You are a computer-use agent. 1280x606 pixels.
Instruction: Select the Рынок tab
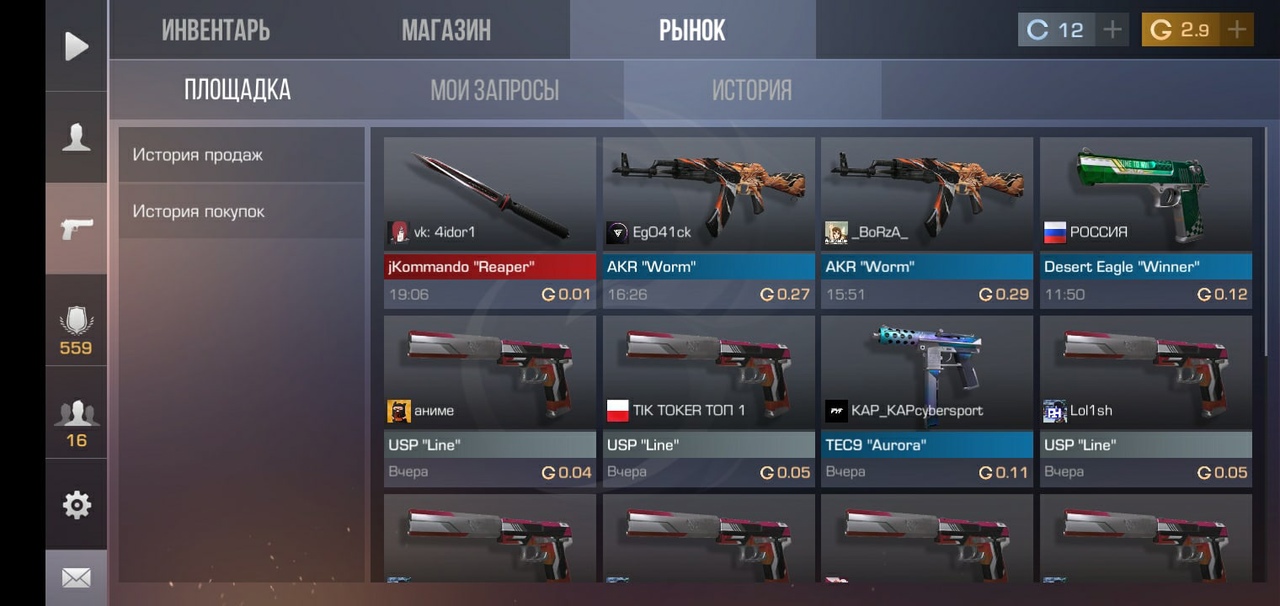pos(692,30)
